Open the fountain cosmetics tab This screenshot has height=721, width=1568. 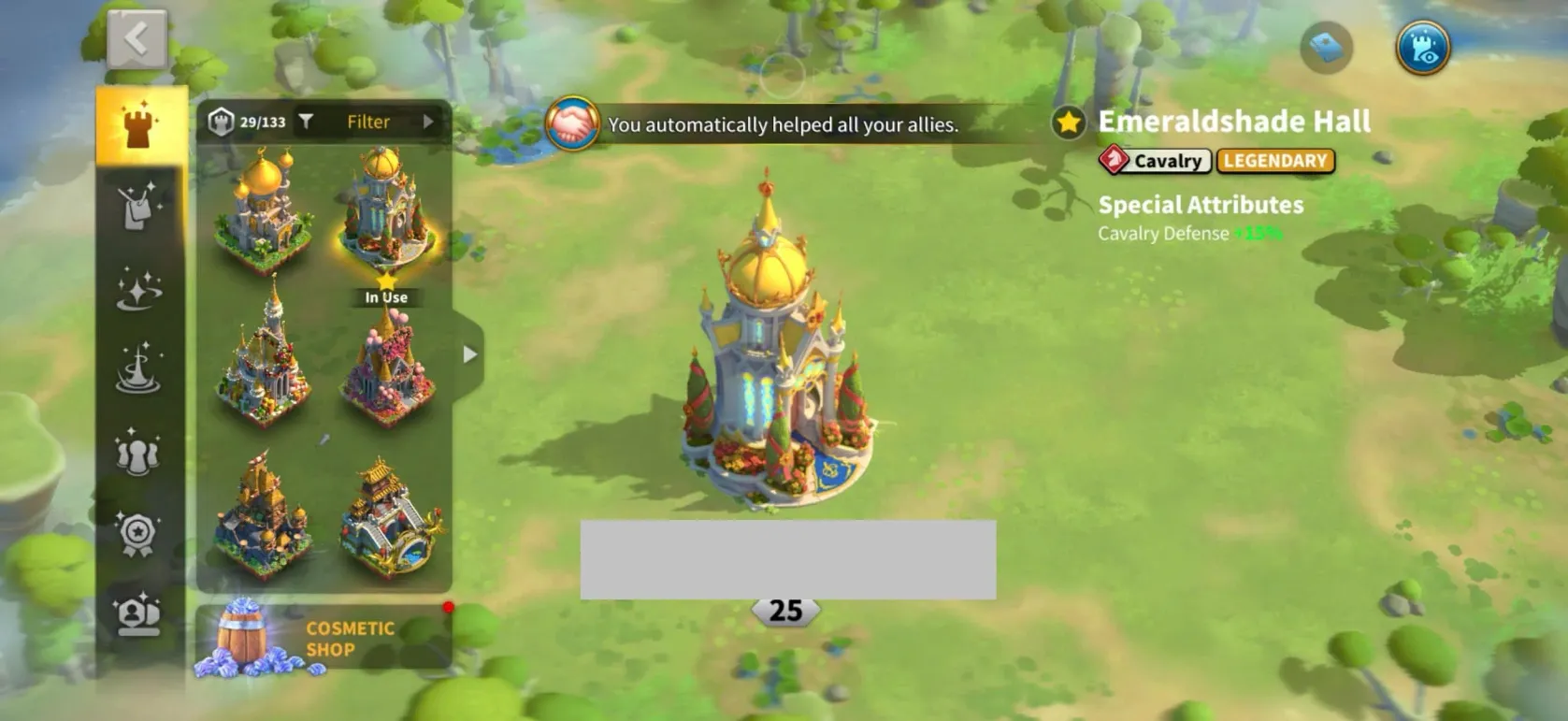(139, 368)
